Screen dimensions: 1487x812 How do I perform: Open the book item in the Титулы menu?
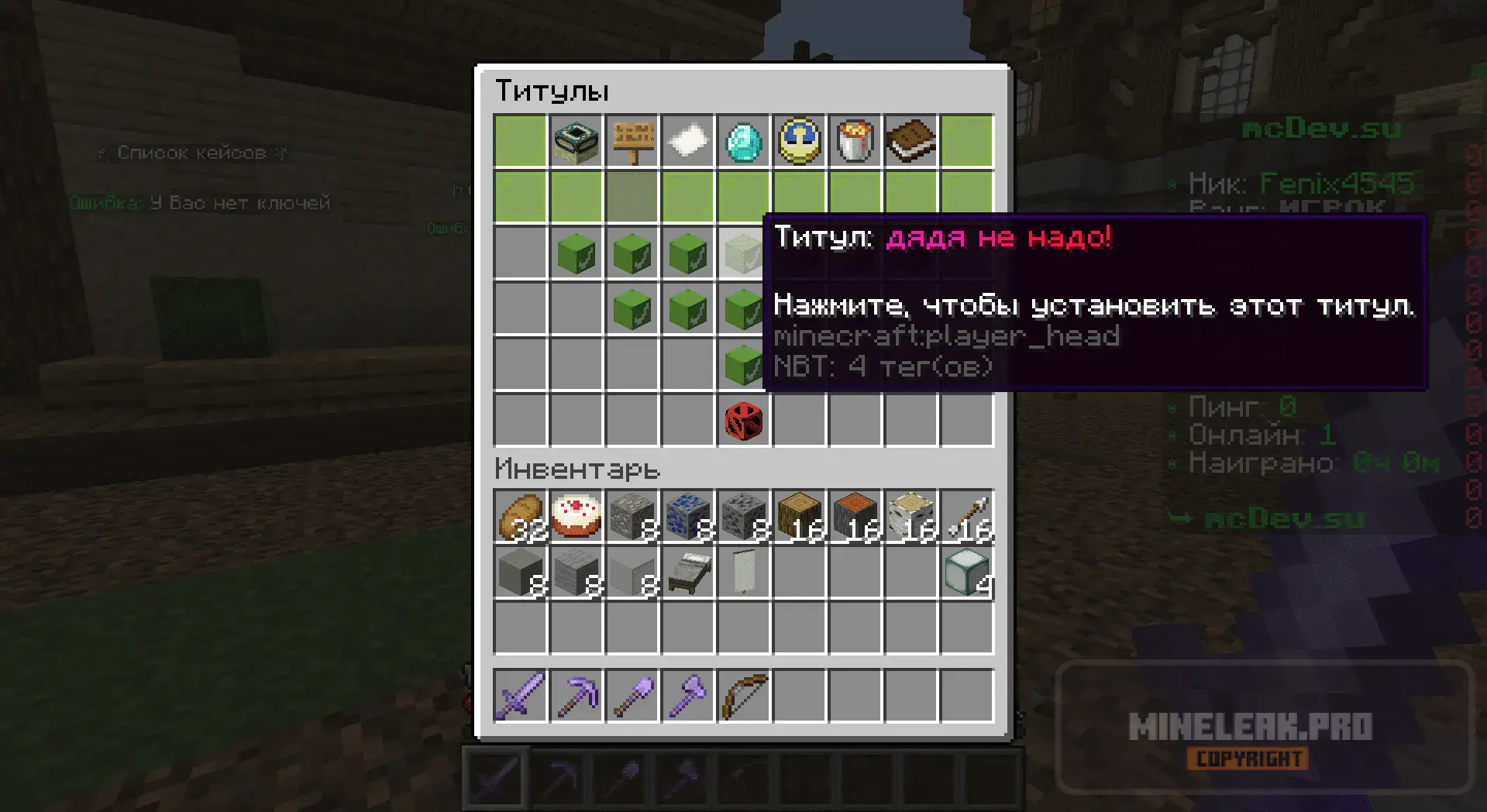tap(911, 141)
